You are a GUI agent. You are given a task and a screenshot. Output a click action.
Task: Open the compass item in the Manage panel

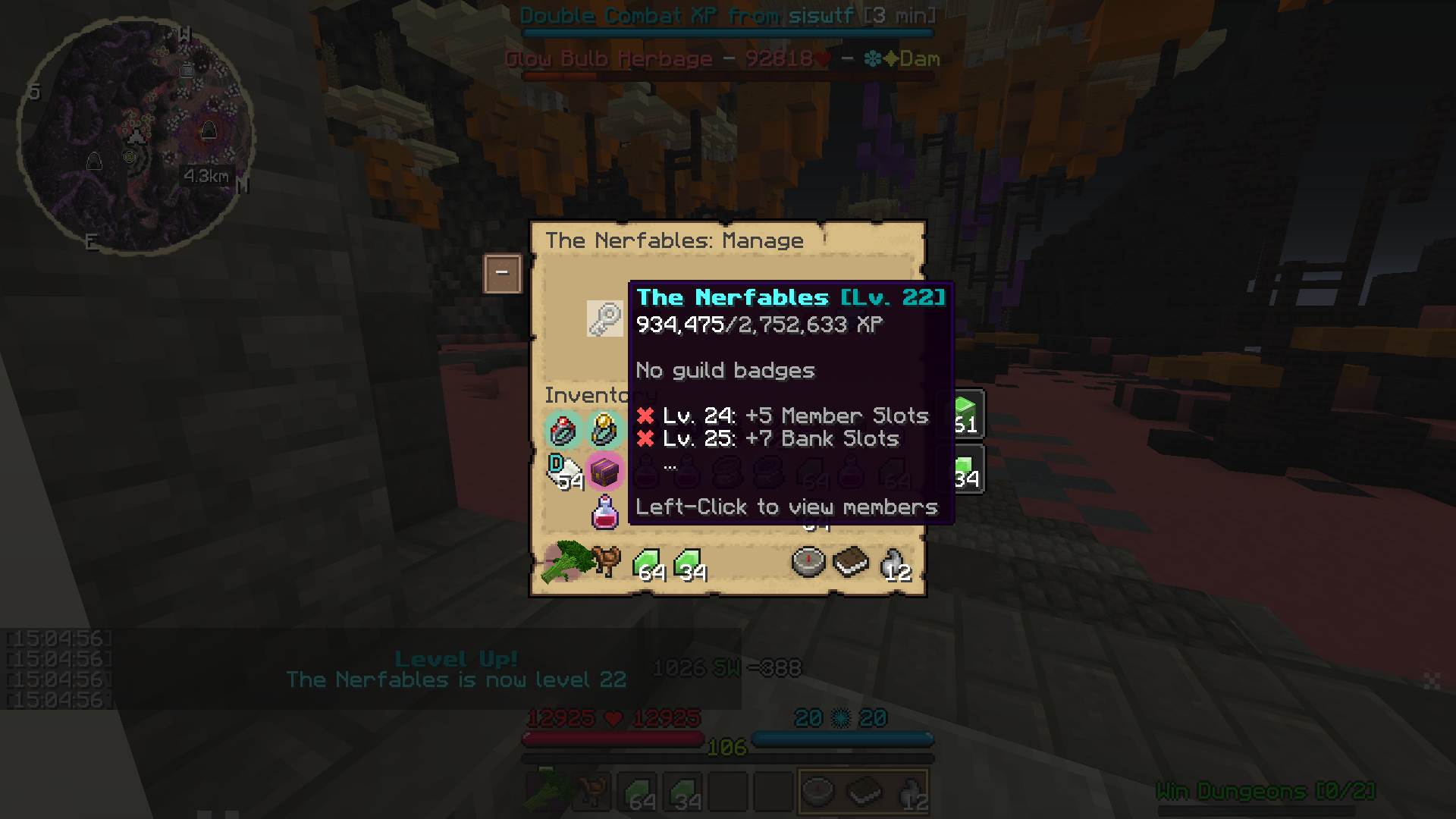click(808, 562)
